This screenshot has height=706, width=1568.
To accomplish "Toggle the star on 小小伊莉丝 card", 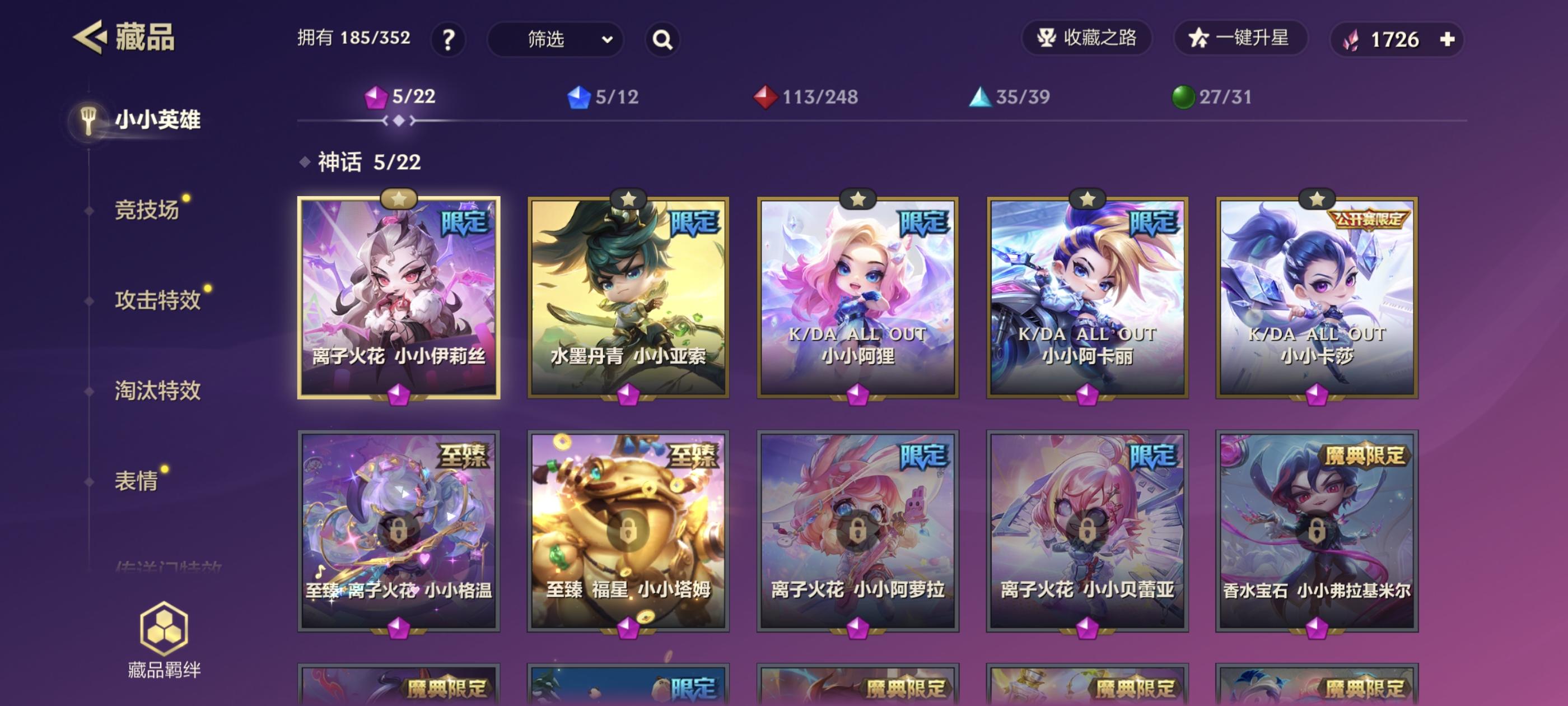I will [399, 198].
